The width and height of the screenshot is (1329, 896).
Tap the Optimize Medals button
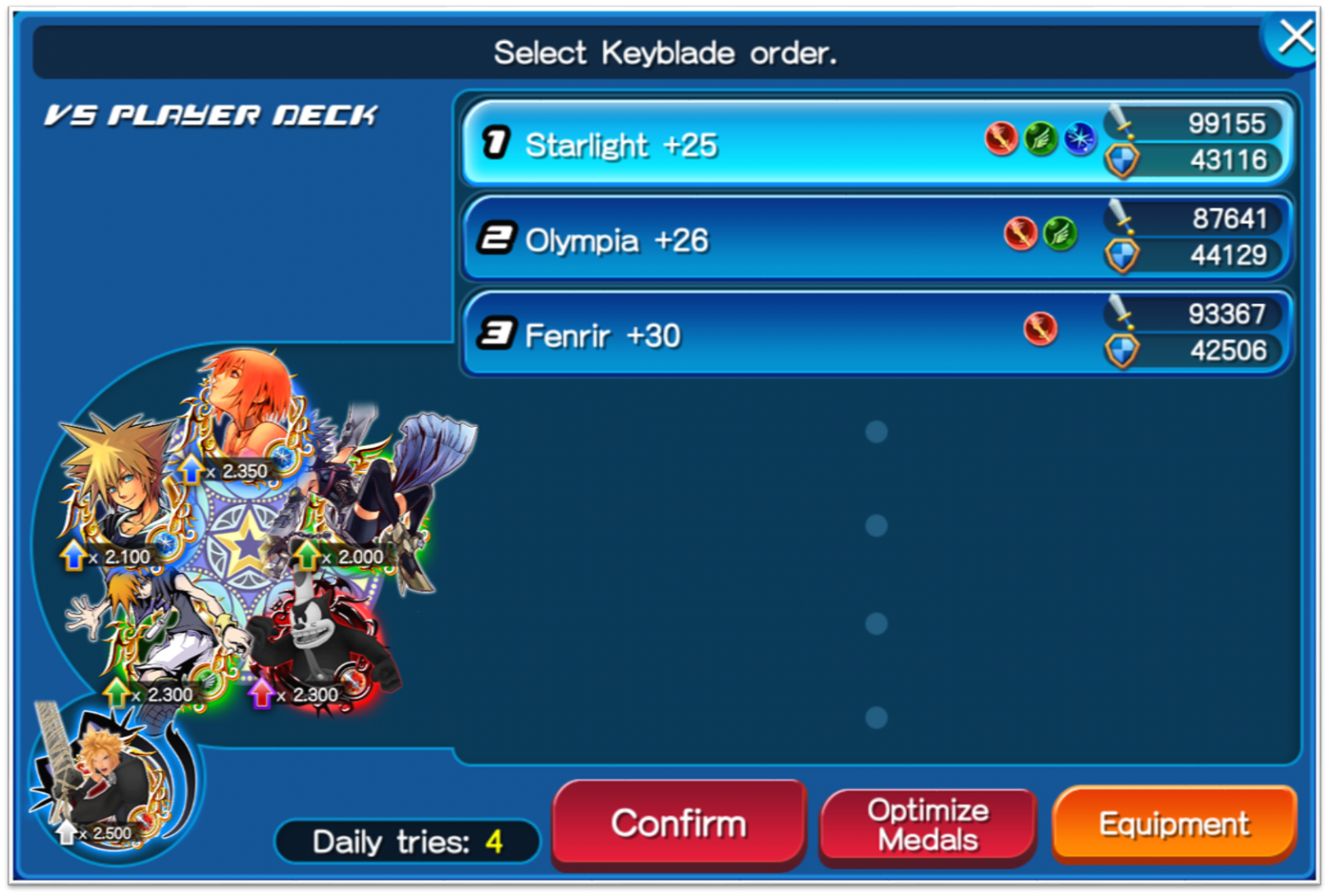pyautogui.click(x=928, y=825)
